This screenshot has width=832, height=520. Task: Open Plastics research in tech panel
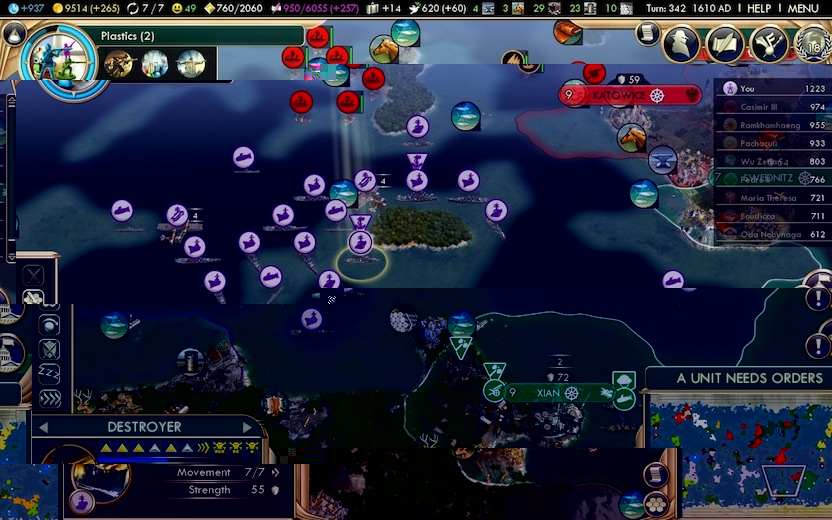[x=127, y=36]
